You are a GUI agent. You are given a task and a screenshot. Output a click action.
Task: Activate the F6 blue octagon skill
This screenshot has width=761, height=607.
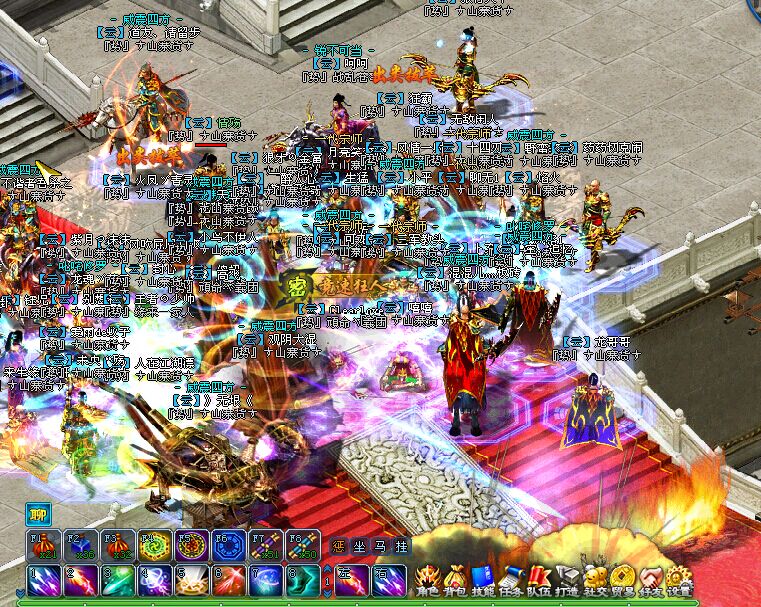point(229,545)
